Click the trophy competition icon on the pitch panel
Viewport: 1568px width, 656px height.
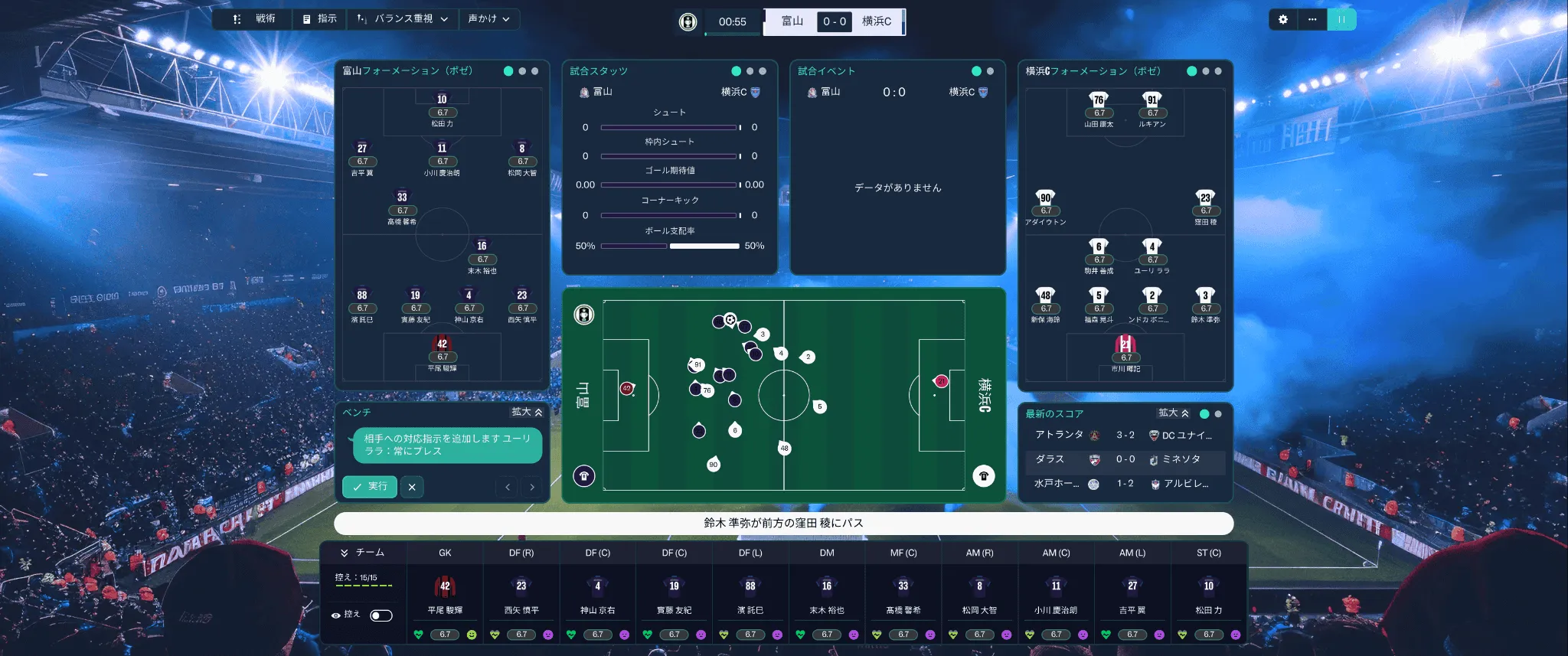pyautogui.click(x=583, y=315)
